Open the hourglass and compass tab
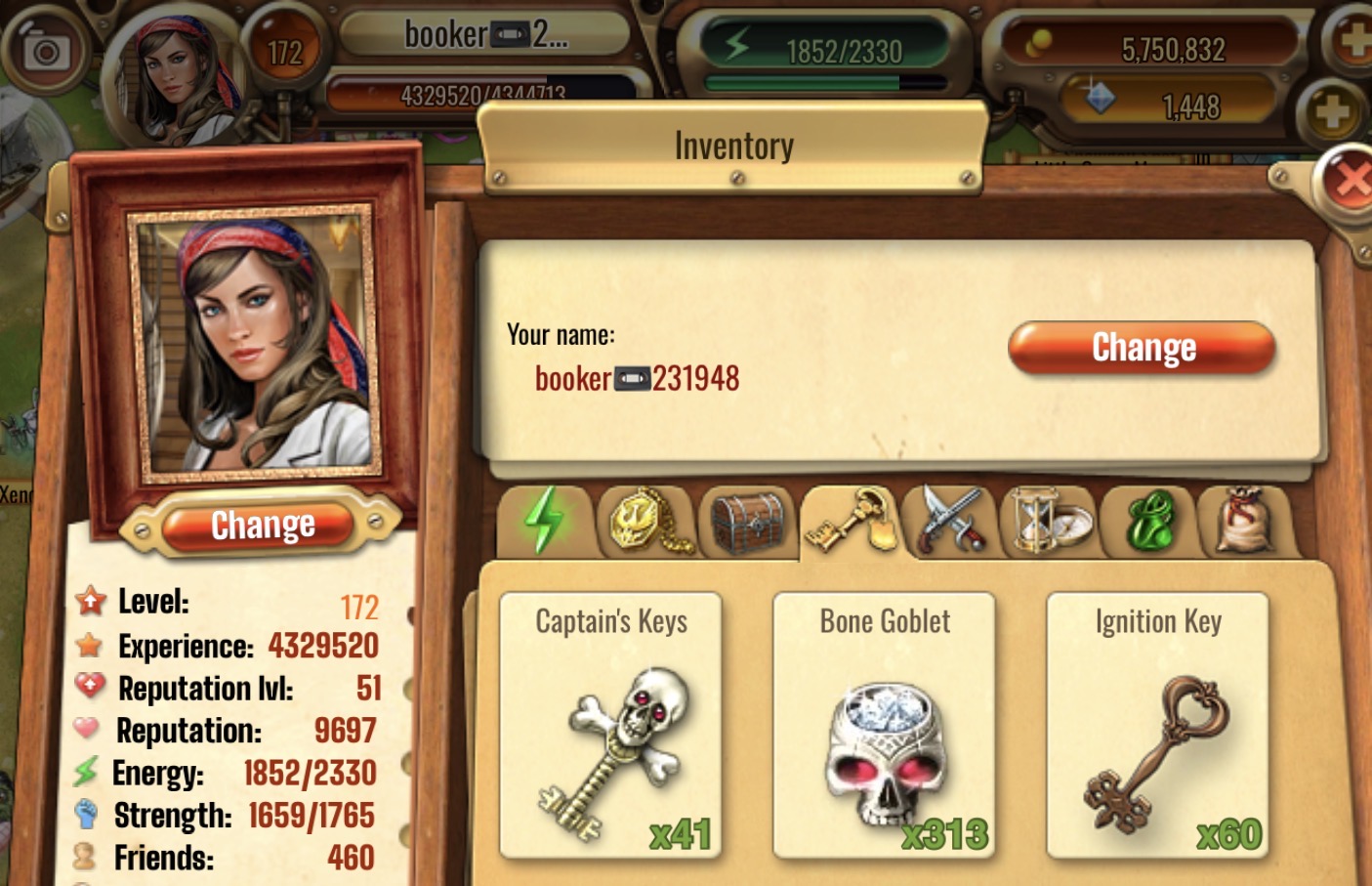Viewport: 1372px width, 886px height. coord(1049,521)
